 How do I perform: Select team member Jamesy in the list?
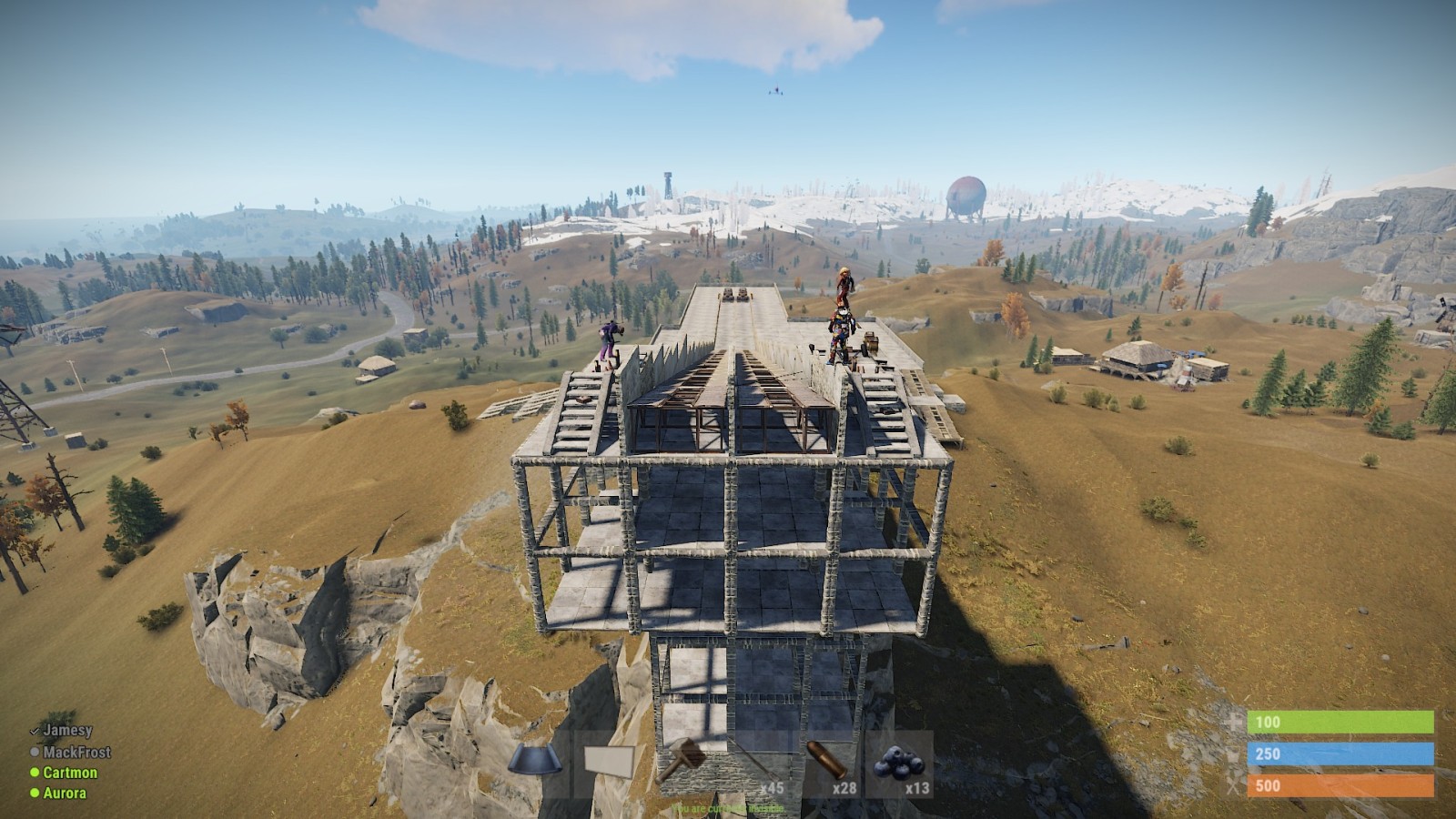click(x=67, y=730)
